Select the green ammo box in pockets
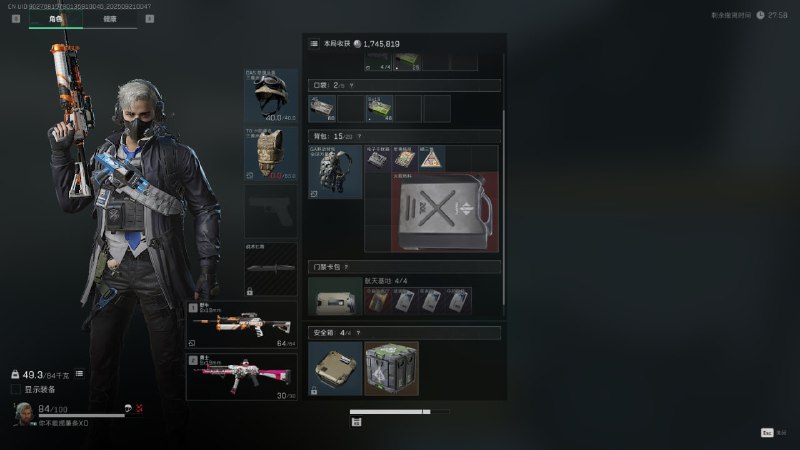The height and width of the screenshot is (450, 800). pos(379,108)
